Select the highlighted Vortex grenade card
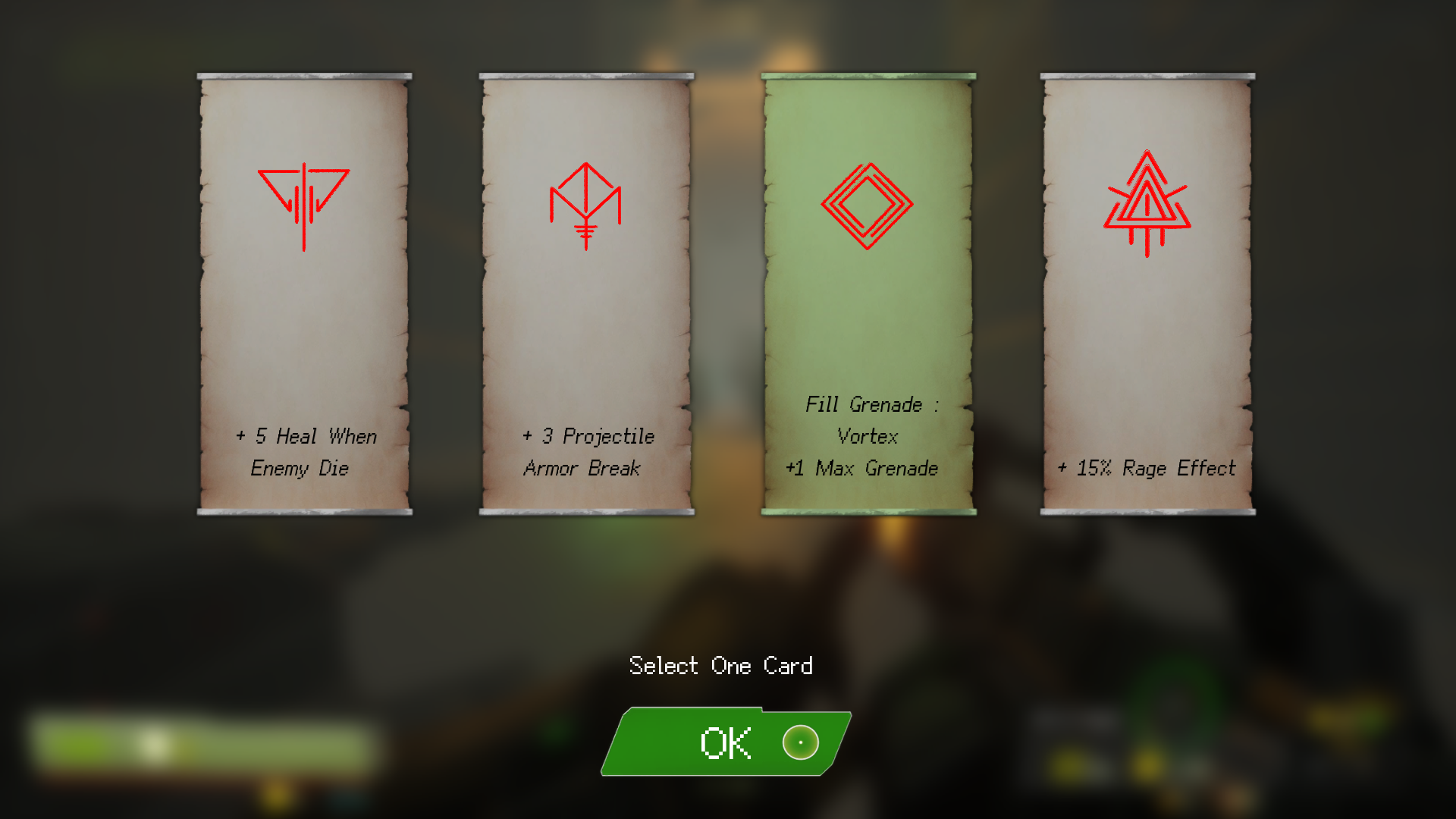 coord(866,303)
